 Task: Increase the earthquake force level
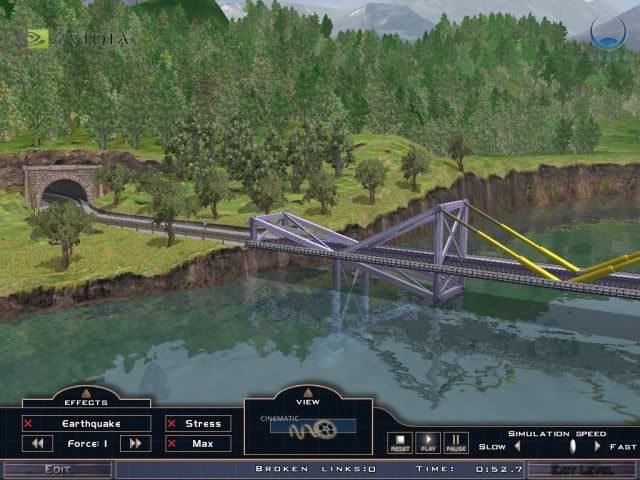(x=135, y=443)
